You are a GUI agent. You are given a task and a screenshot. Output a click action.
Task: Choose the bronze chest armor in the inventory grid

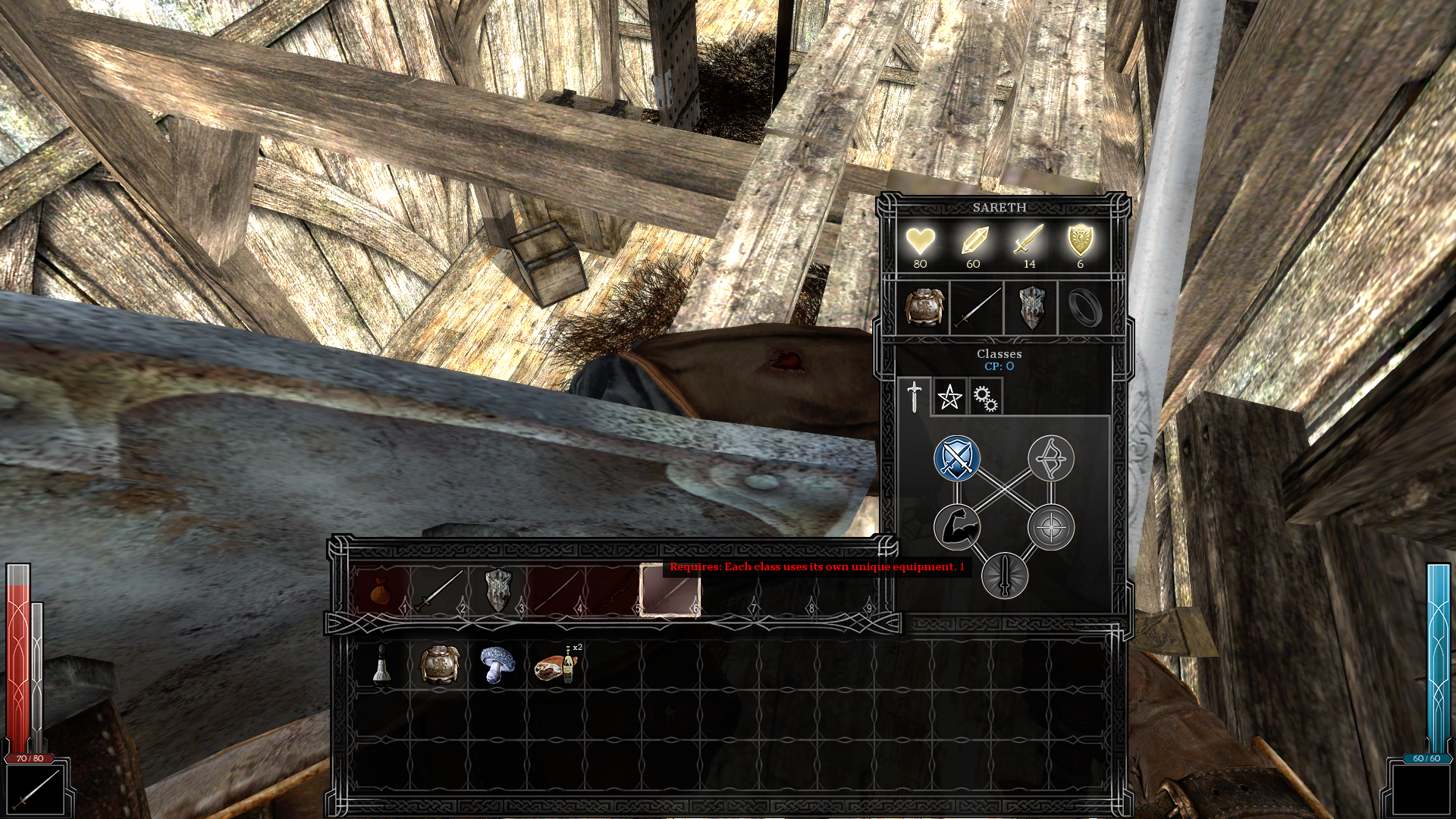tap(440, 664)
